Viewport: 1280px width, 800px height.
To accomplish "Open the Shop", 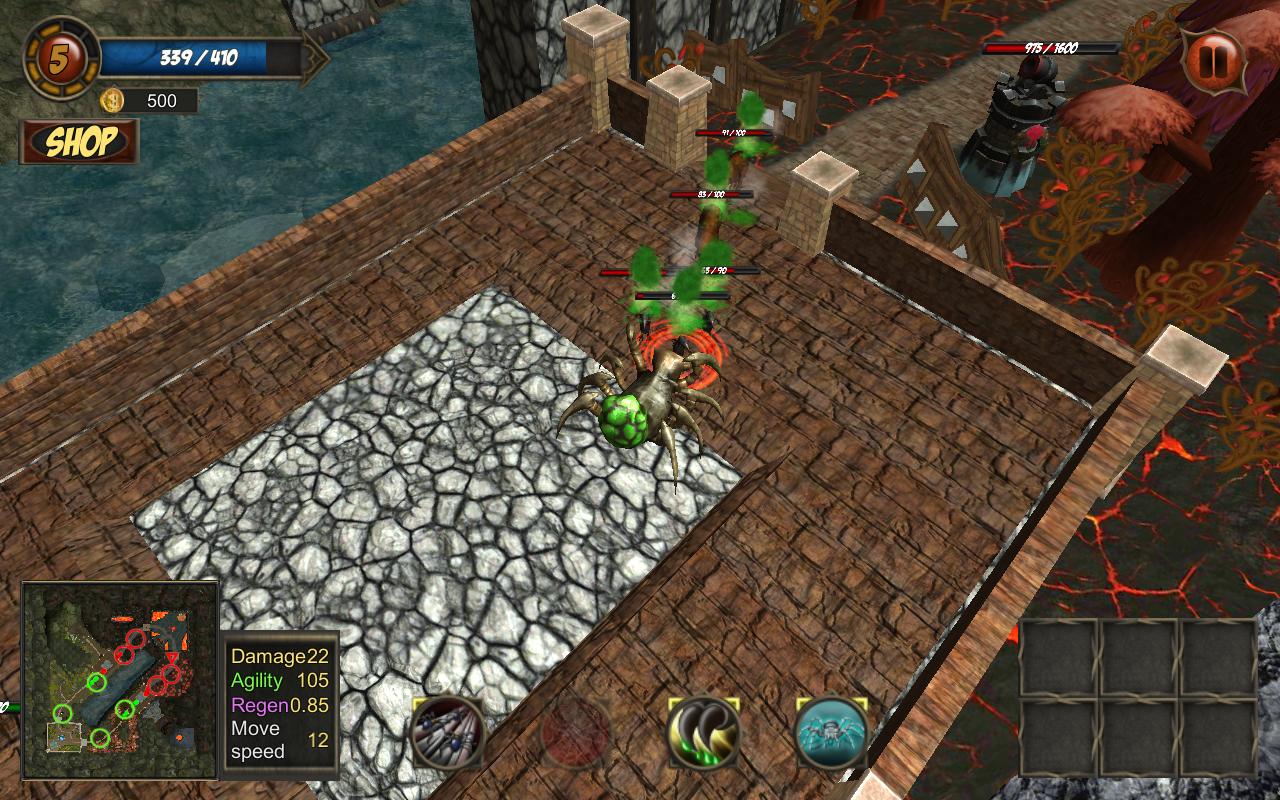I will [80, 142].
